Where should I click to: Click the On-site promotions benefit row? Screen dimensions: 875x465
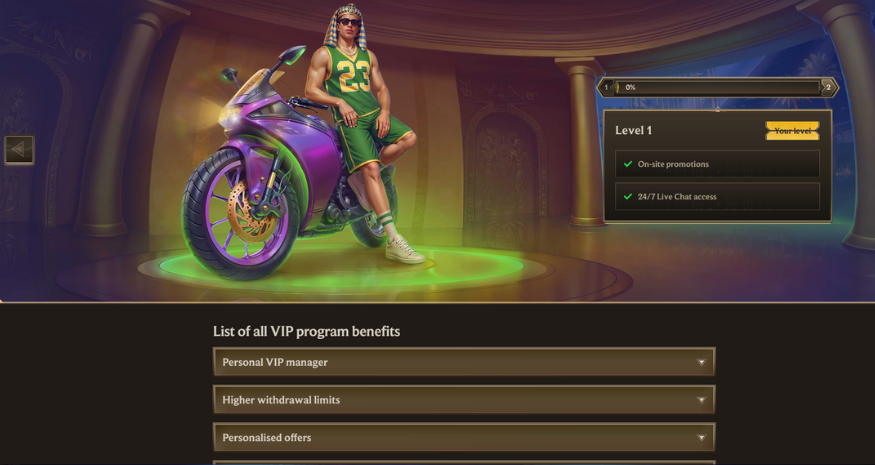pos(717,164)
